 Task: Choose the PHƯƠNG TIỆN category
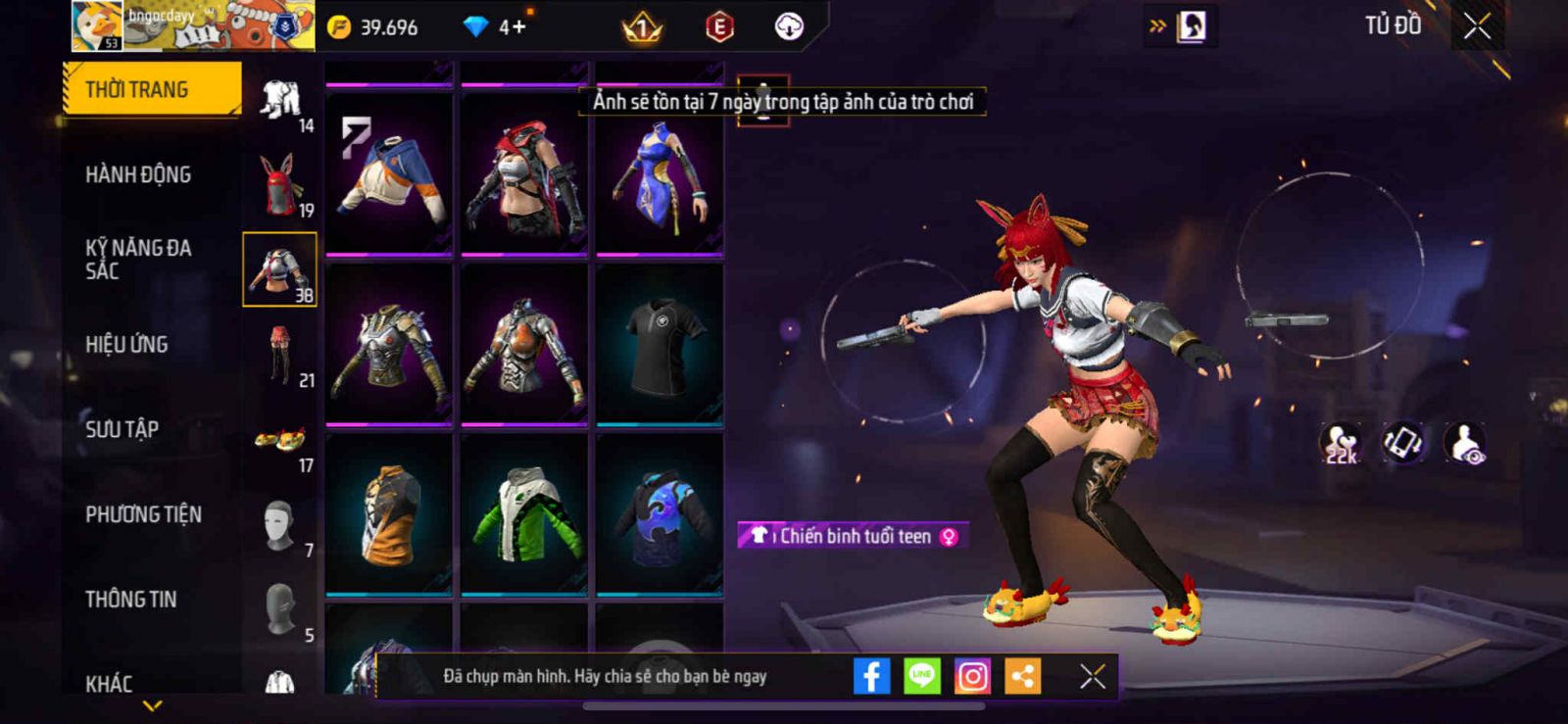click(143, 514)
